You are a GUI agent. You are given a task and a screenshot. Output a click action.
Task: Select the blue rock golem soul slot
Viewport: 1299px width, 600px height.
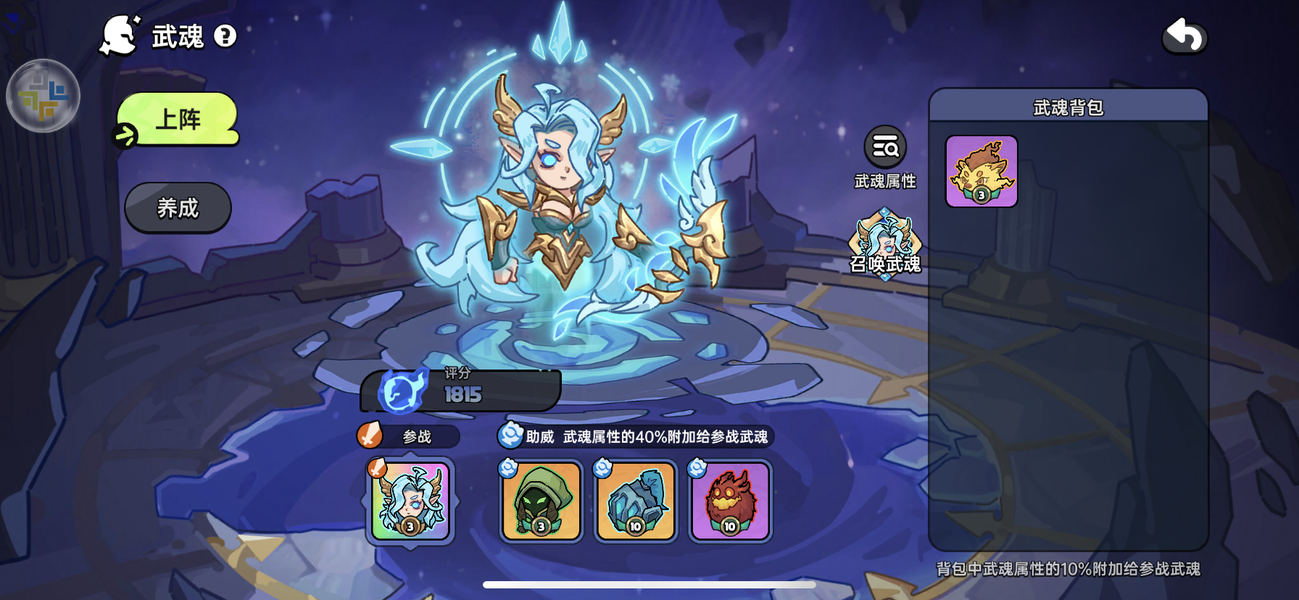[636, 501]
